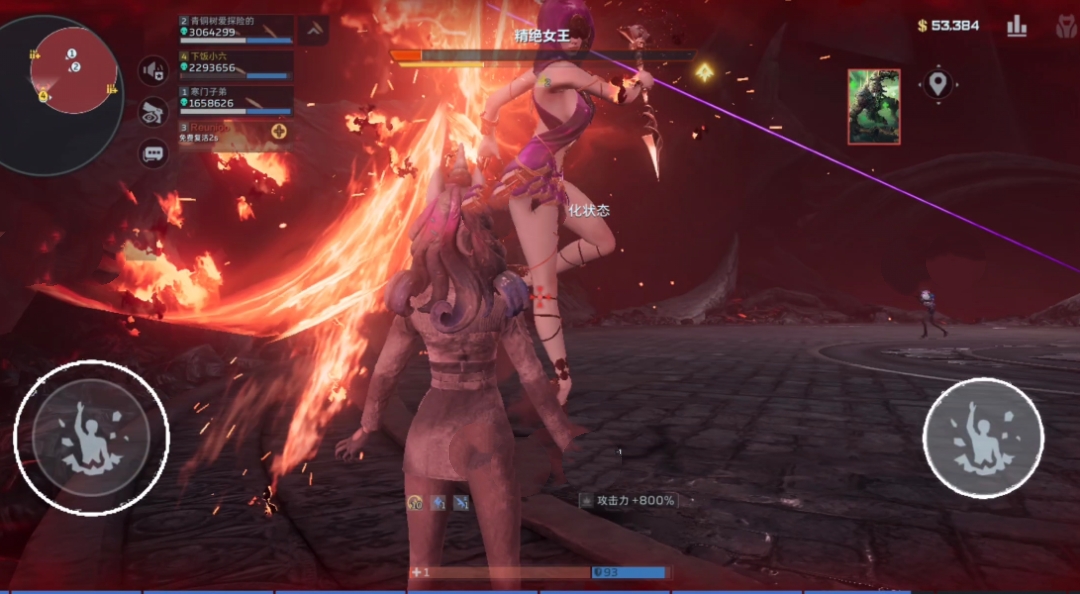Tap the location pin marker button

(937, 83)
